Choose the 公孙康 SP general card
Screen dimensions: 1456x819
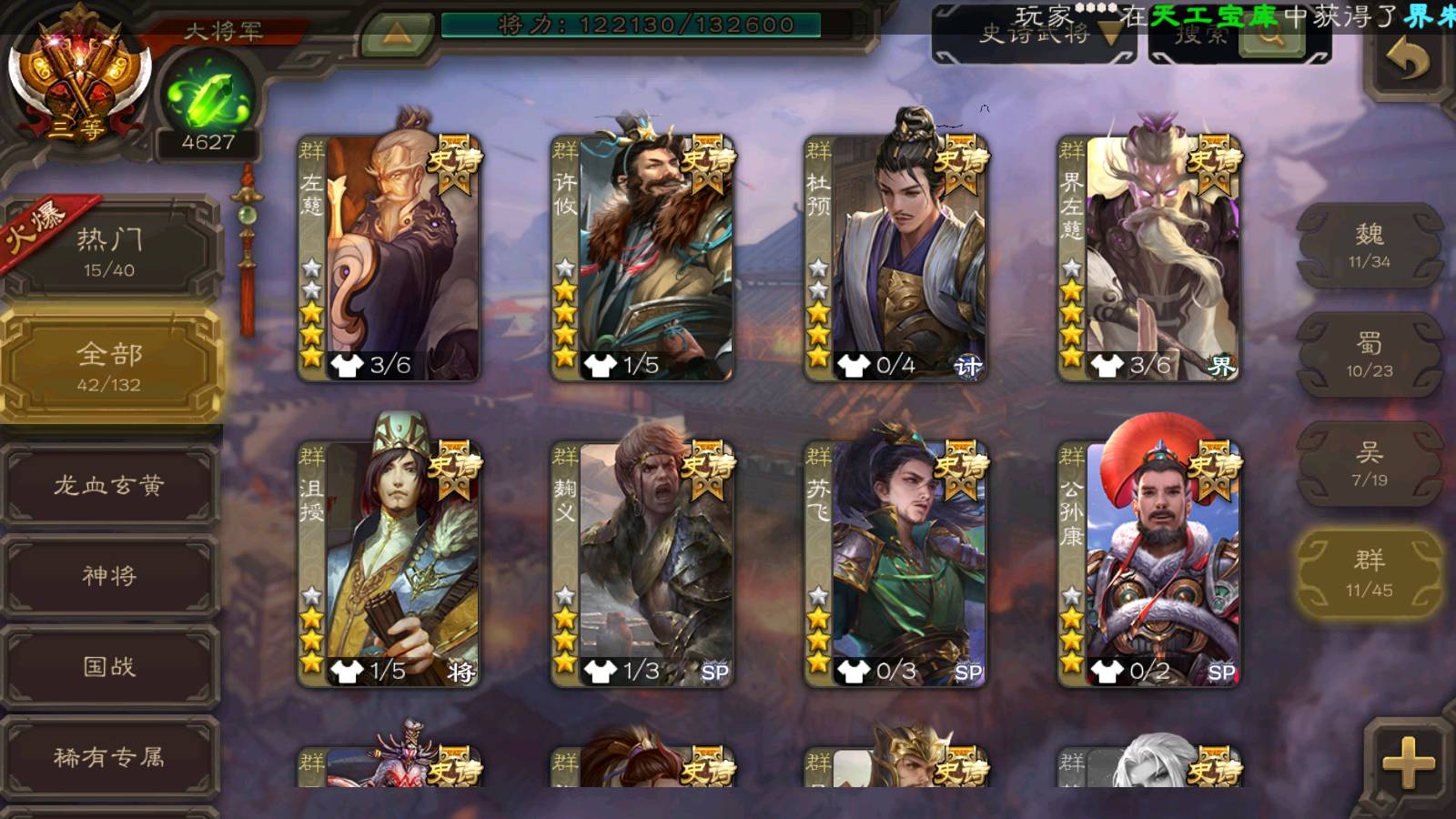(x=1148, y=564)
